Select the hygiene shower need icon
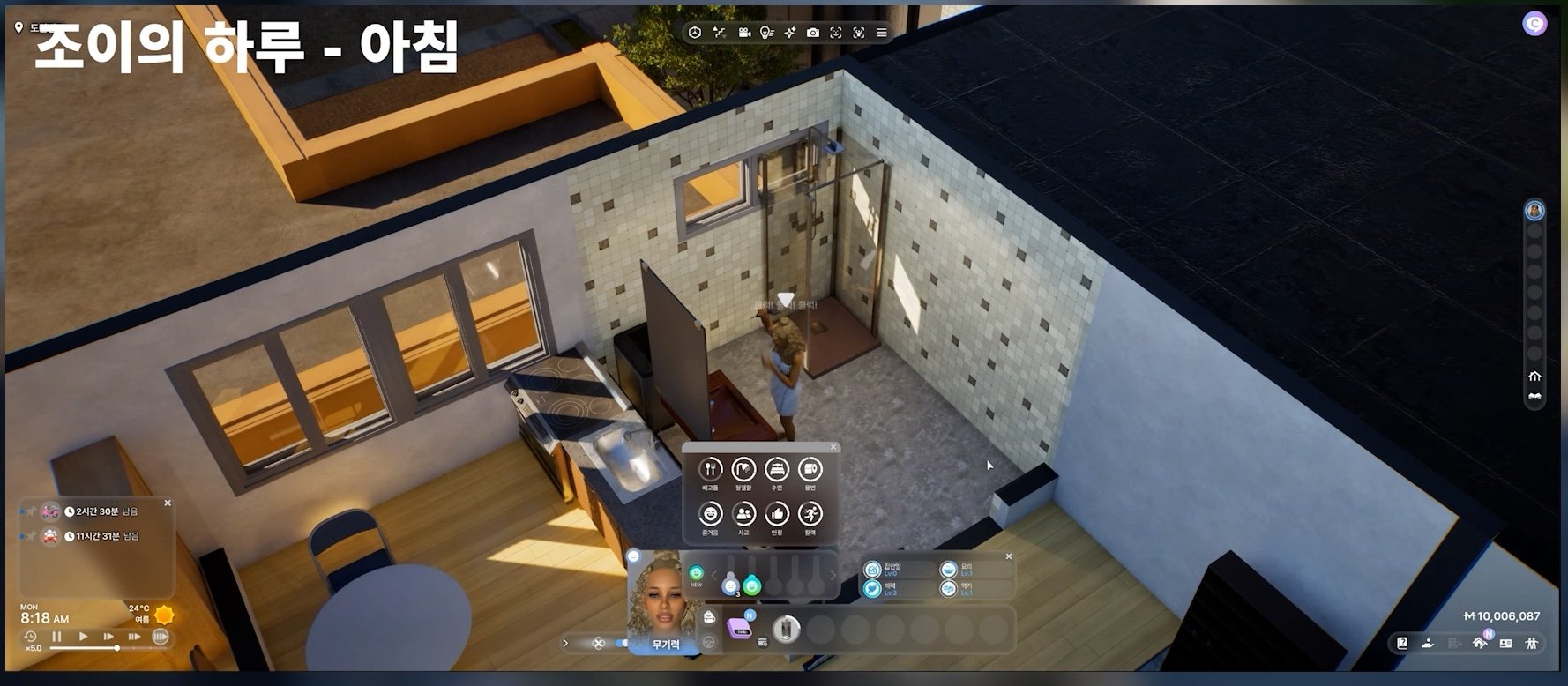1568x686 pixels. point(743,469)
